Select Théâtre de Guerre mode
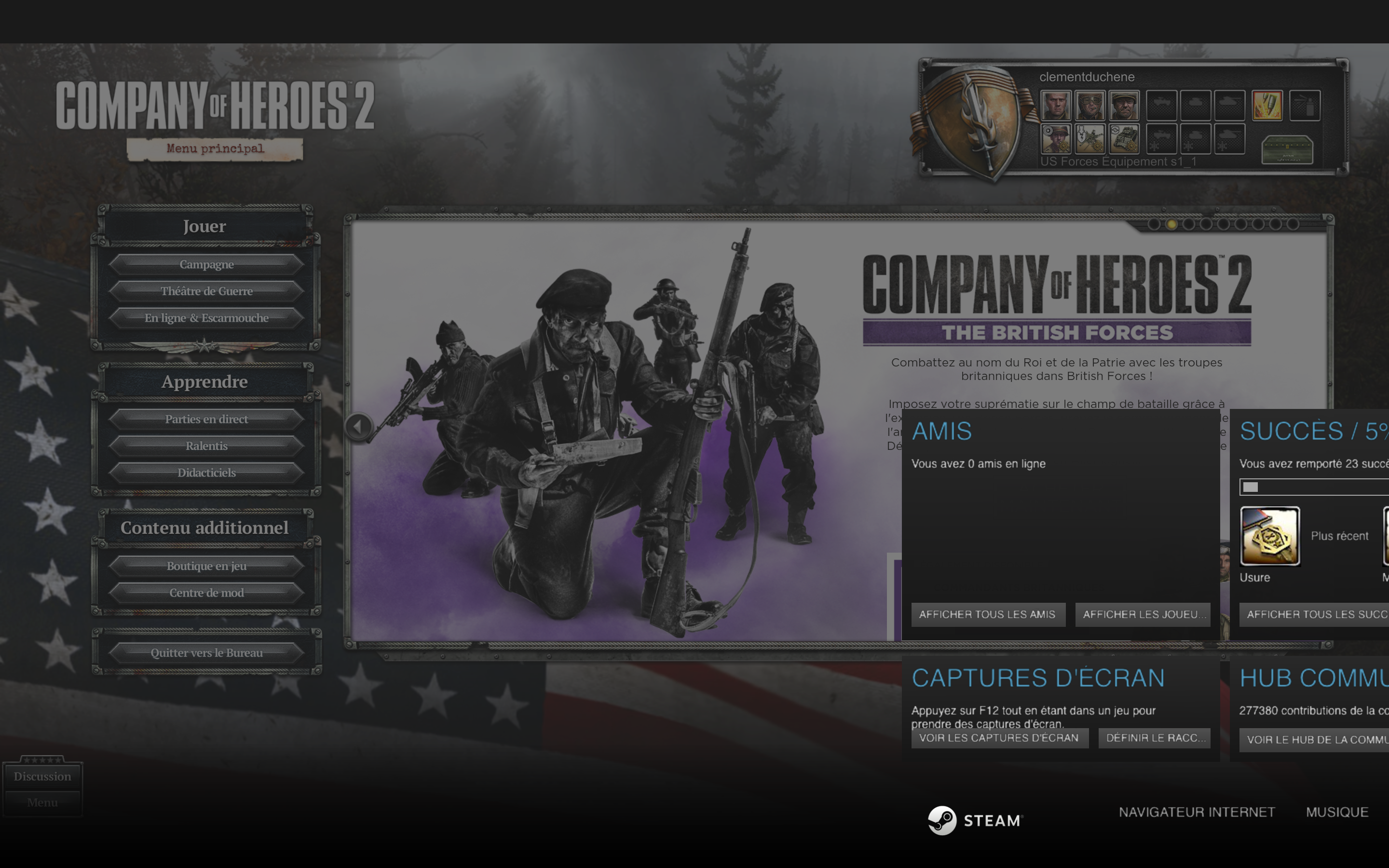 (x=206, y=291)
